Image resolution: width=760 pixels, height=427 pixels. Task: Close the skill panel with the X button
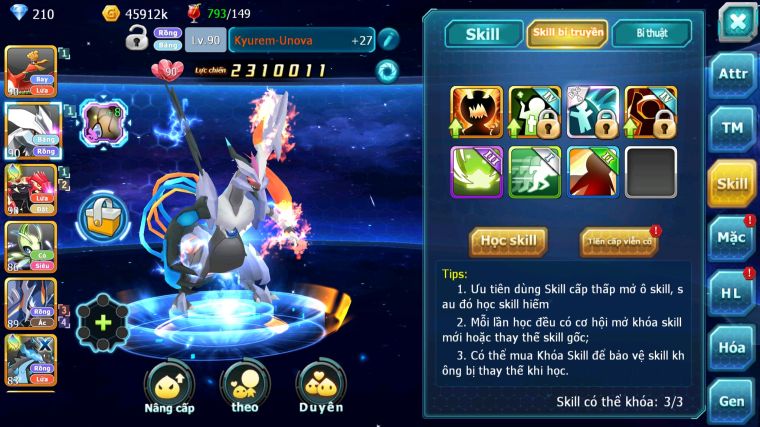pyautogui.click(x=736, y=22)
